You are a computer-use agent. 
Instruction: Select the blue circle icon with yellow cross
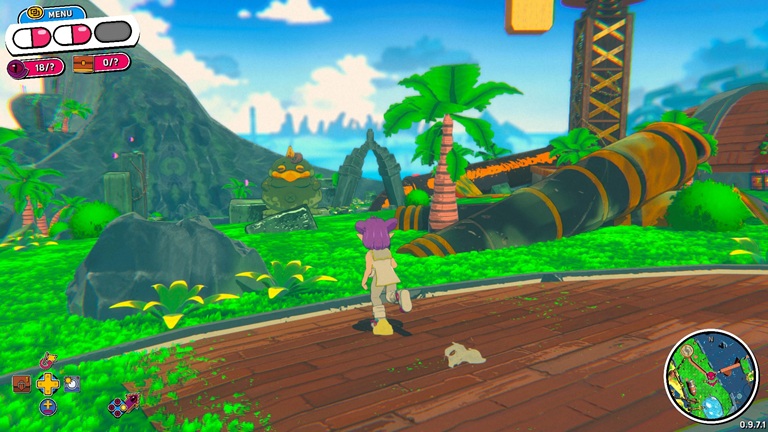(x=47, y=406)
